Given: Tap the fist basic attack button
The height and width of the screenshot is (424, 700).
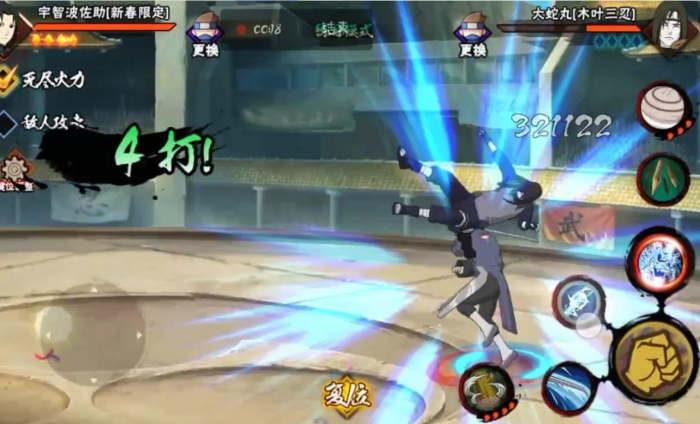Looking at the screenshot, I should click(650, 358).
